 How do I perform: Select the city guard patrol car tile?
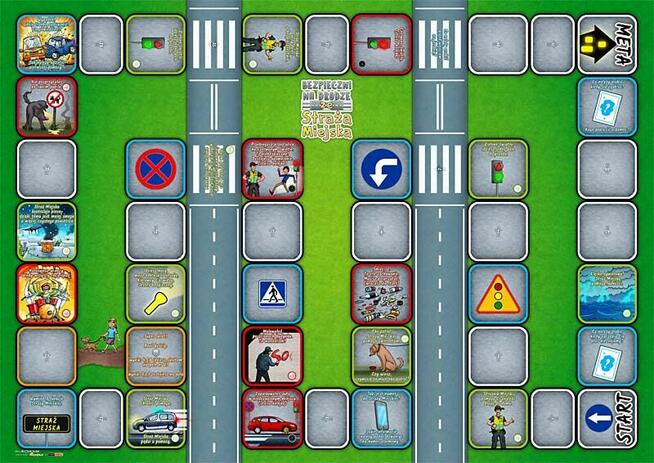pos(155,418)
